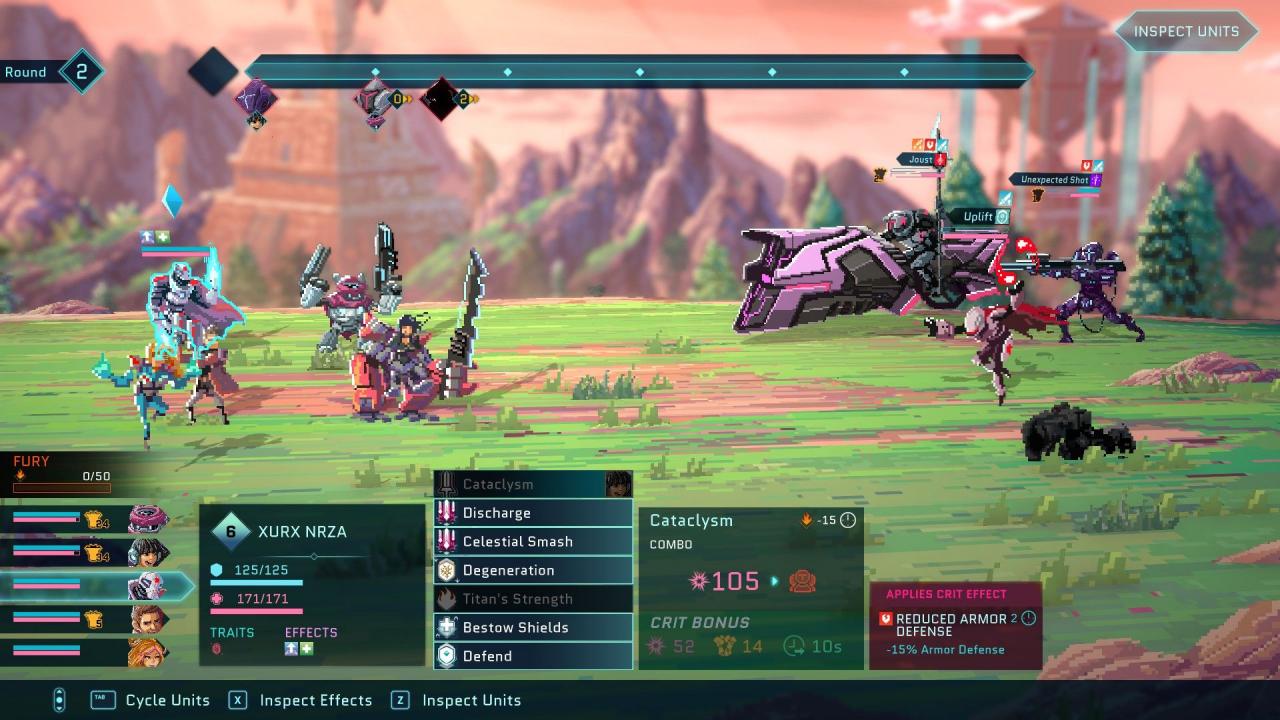The height and width of the screenshot is (720, 1280).
Task: Choose Titan's Strength from the ability list
Action: coord(510,598)
